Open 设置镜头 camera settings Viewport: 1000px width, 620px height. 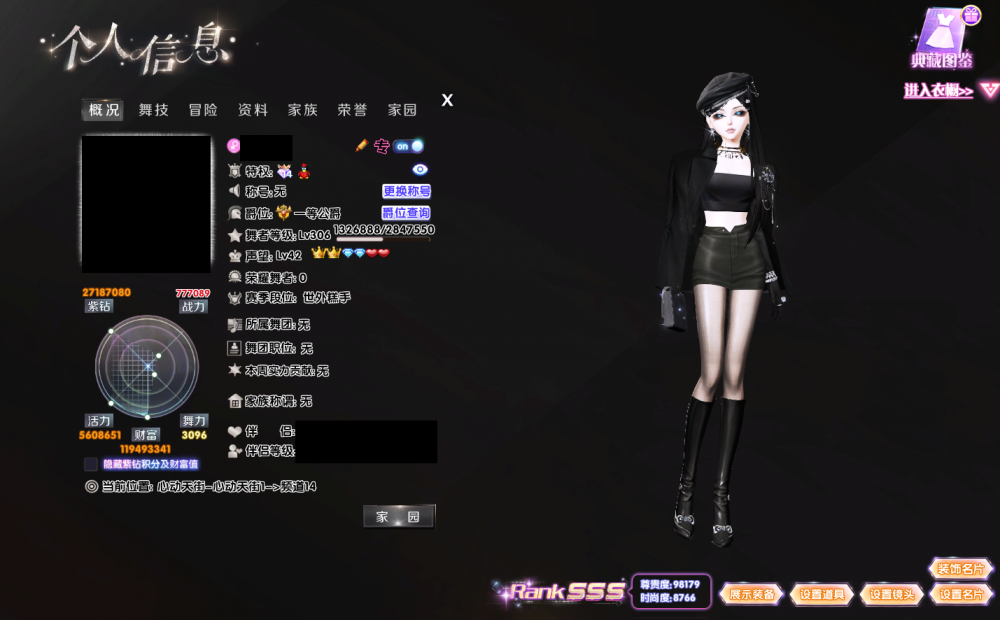(891, 594)
